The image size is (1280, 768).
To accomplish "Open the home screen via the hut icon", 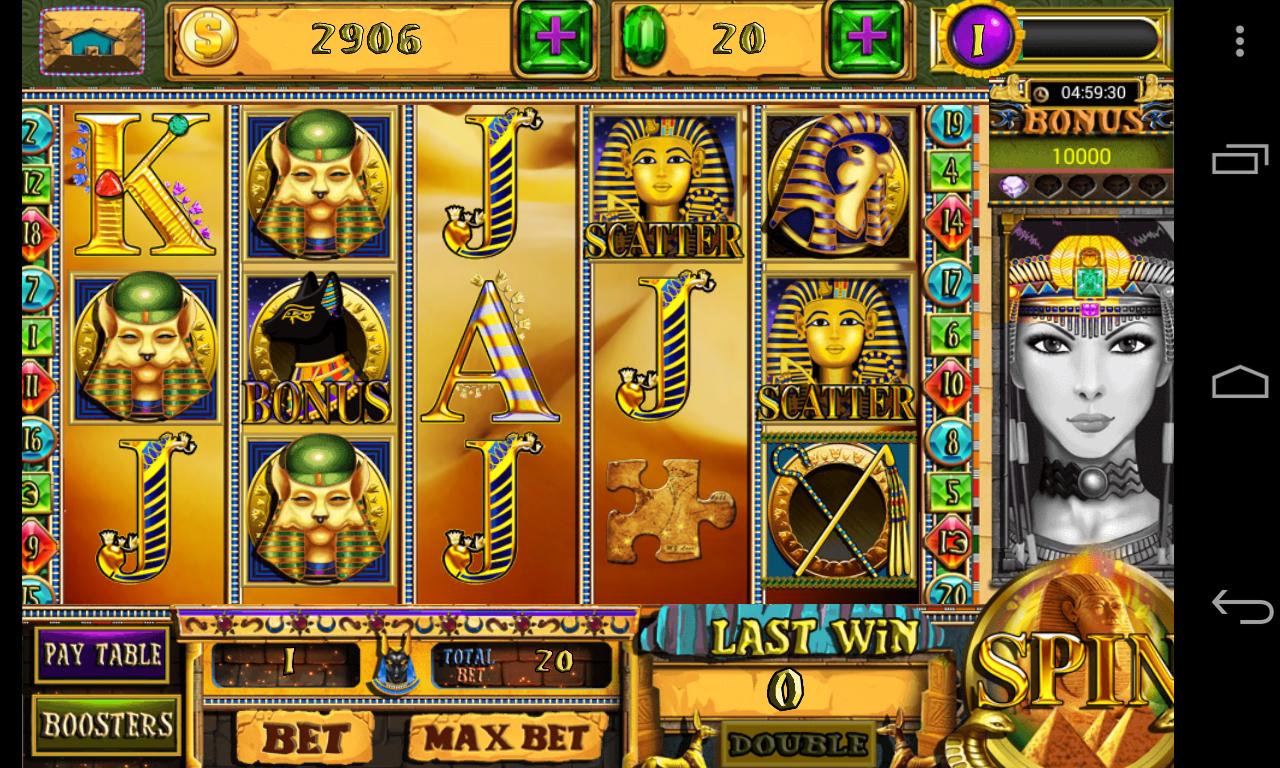I will (x=92, y=41).
